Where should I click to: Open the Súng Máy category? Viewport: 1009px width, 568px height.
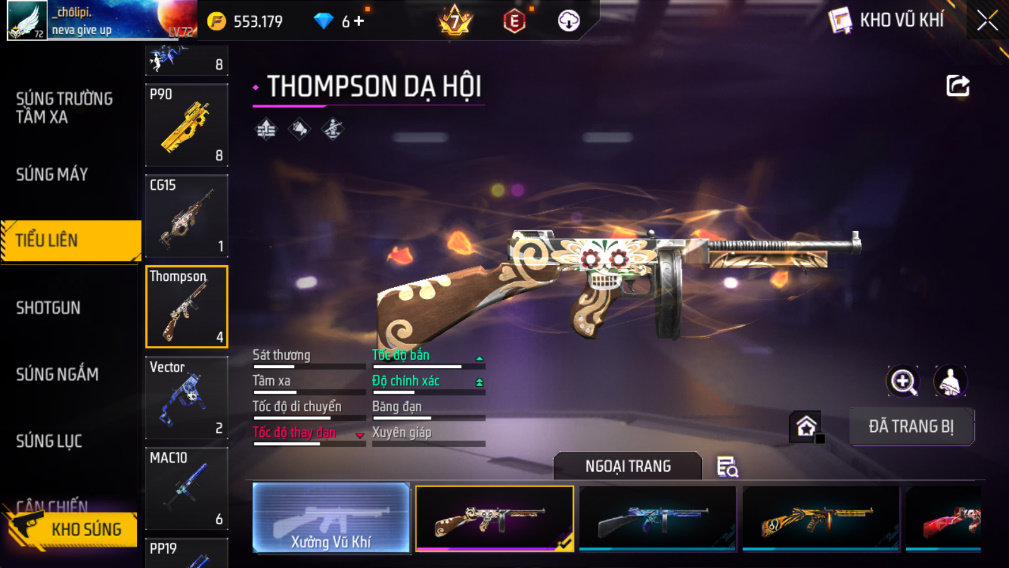(52, 175)
